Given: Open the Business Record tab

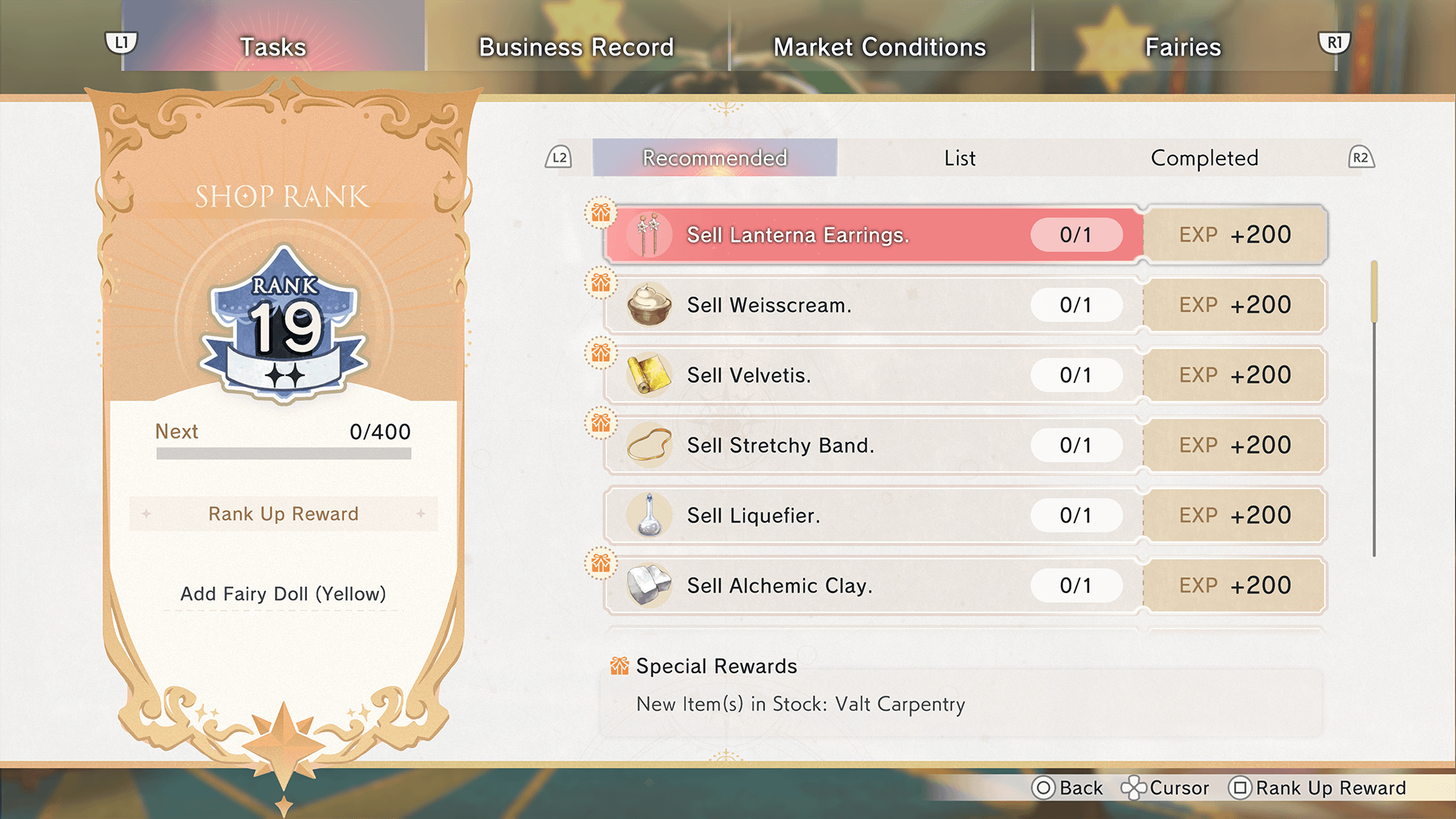Looking at the screenshot, I should 576,47.
